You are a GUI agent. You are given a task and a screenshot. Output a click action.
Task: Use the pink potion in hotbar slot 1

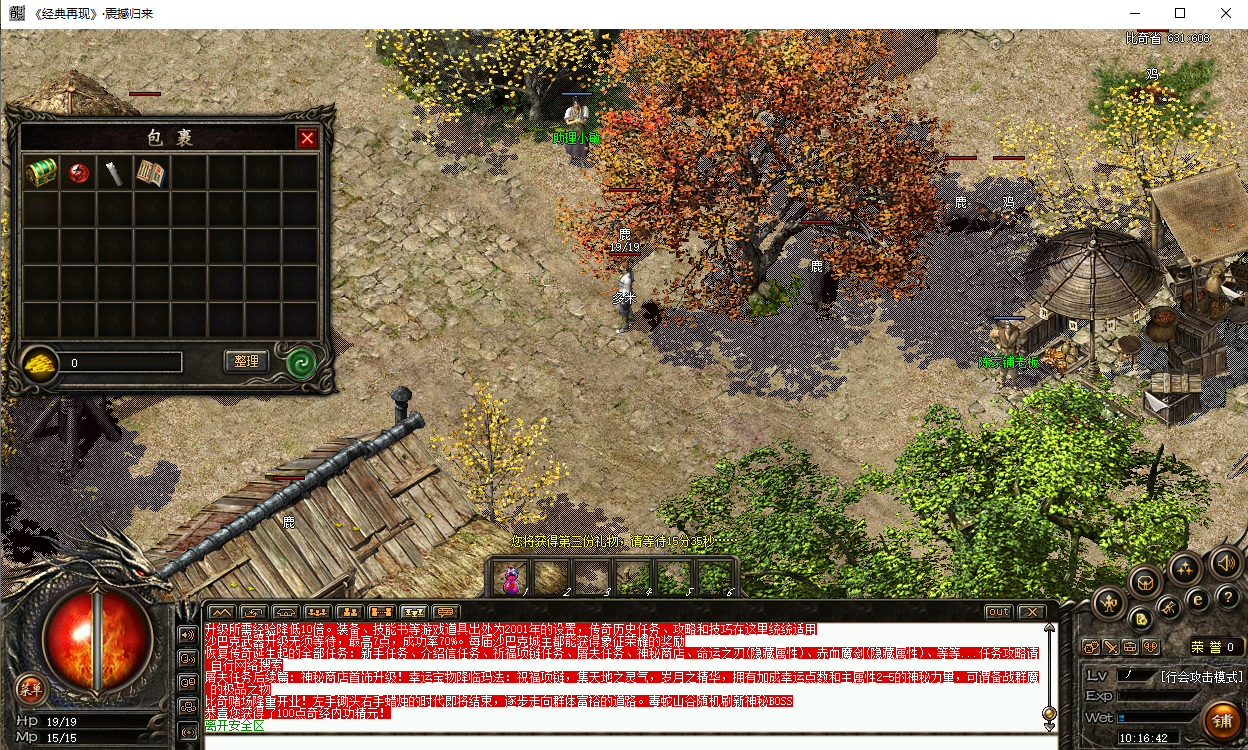click(511, 577)
